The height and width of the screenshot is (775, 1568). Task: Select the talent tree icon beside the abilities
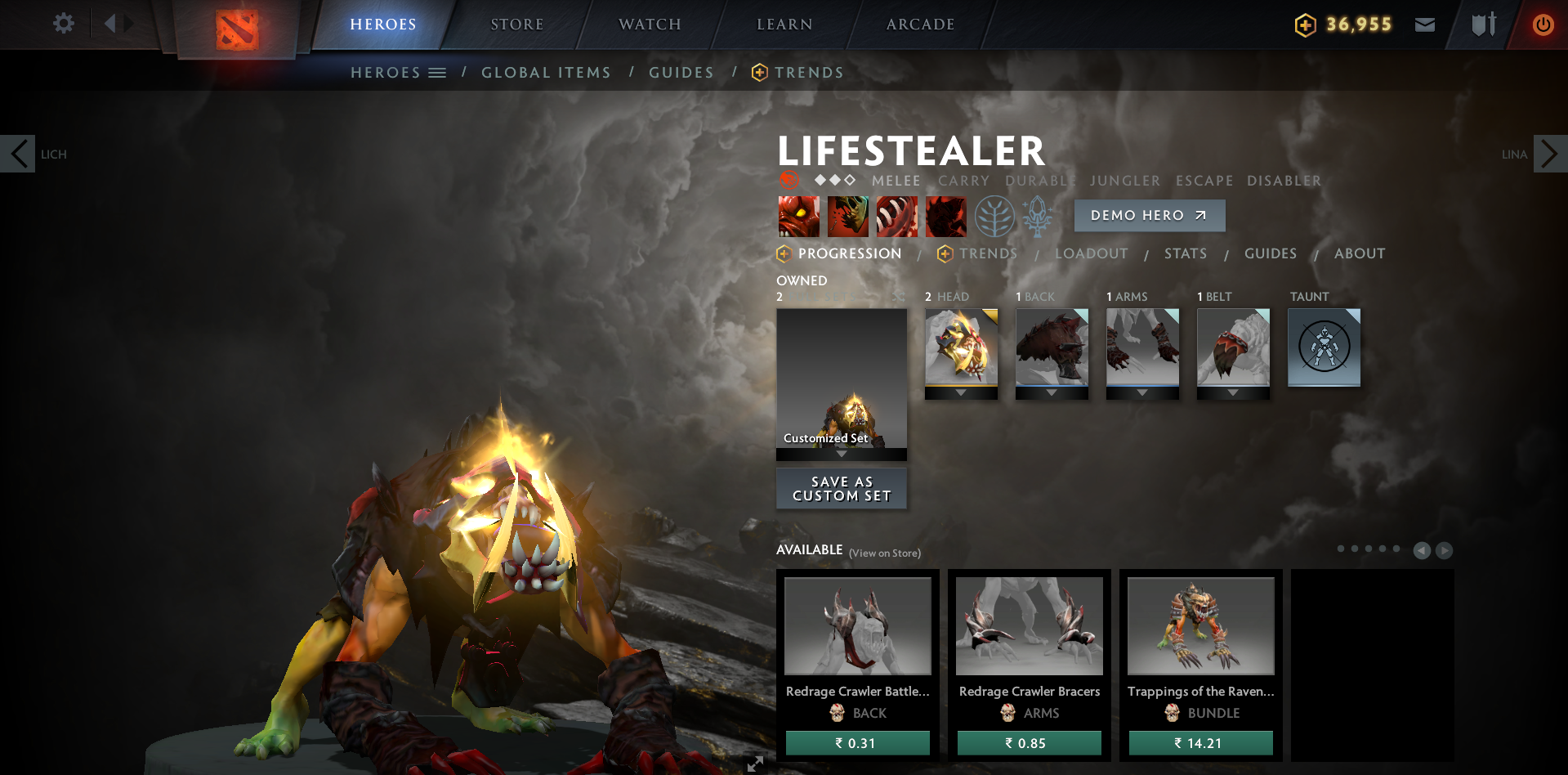click(x=995, y=216)
